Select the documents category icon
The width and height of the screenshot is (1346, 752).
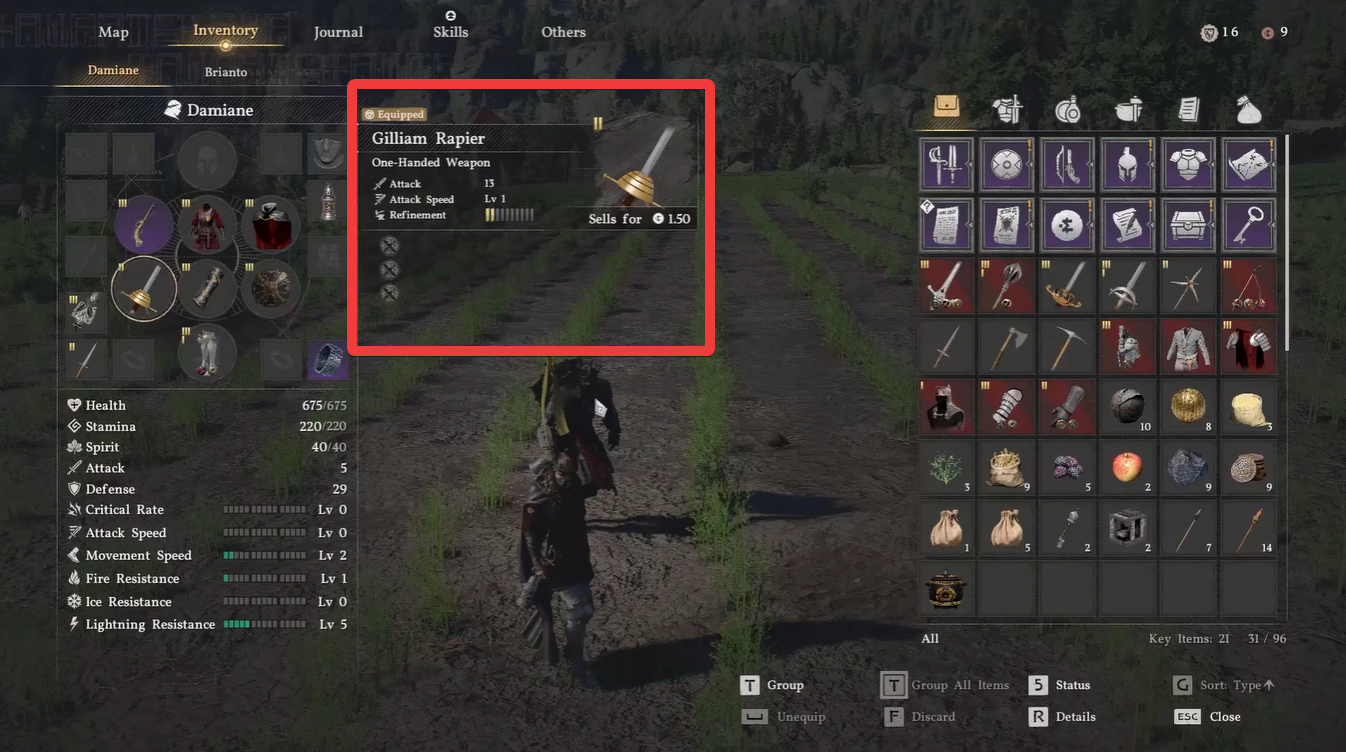point(1188,110)
